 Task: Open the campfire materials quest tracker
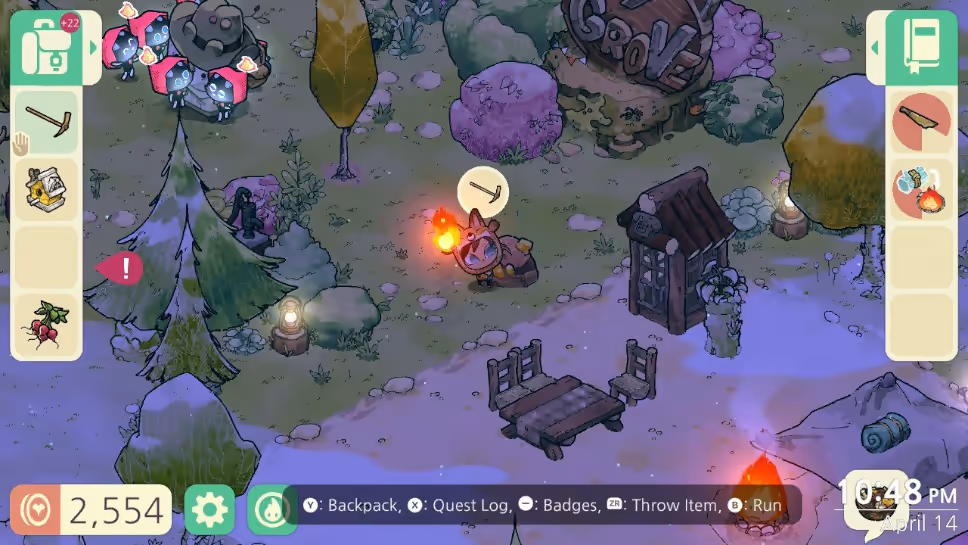[x=921, y=190]
